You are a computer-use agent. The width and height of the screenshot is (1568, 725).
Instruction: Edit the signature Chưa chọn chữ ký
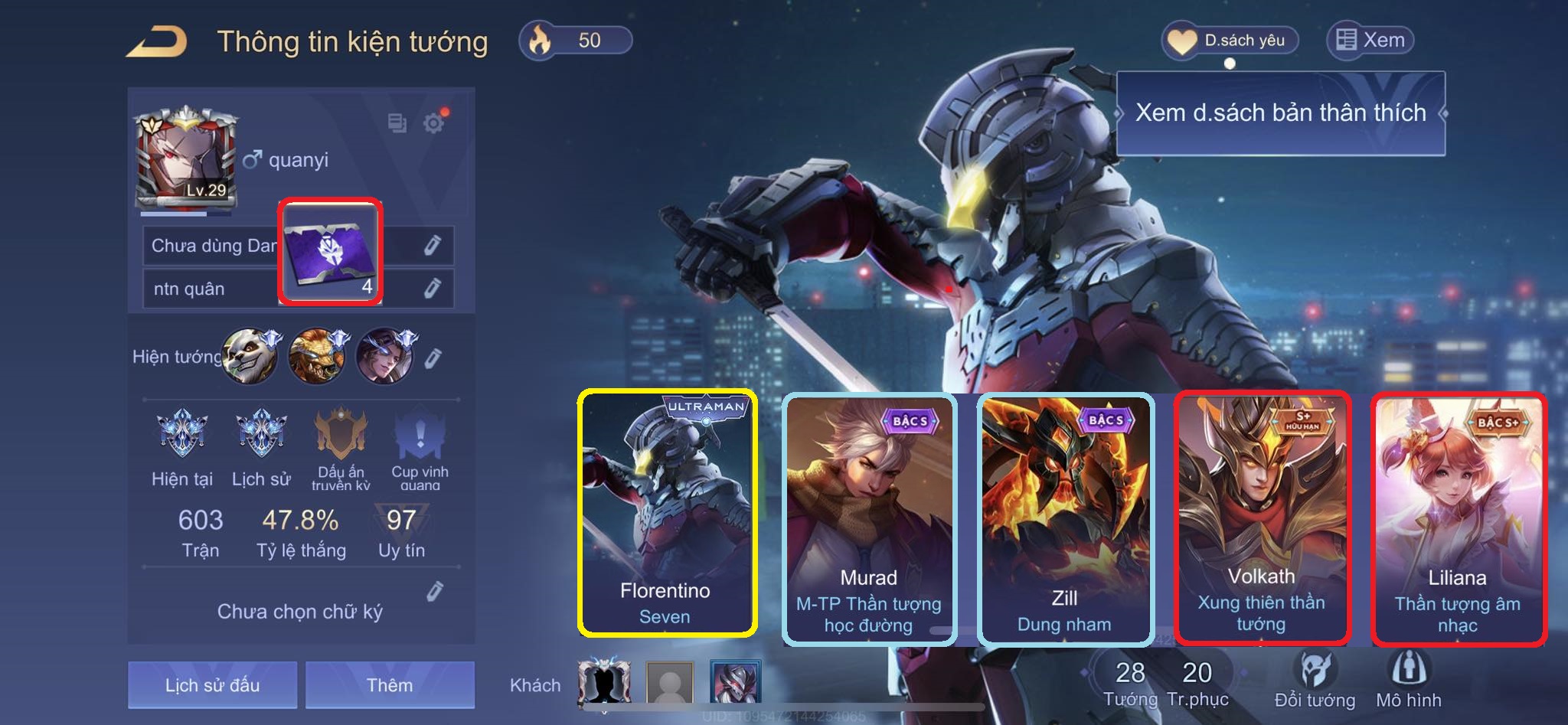click(x=435, y=591)
